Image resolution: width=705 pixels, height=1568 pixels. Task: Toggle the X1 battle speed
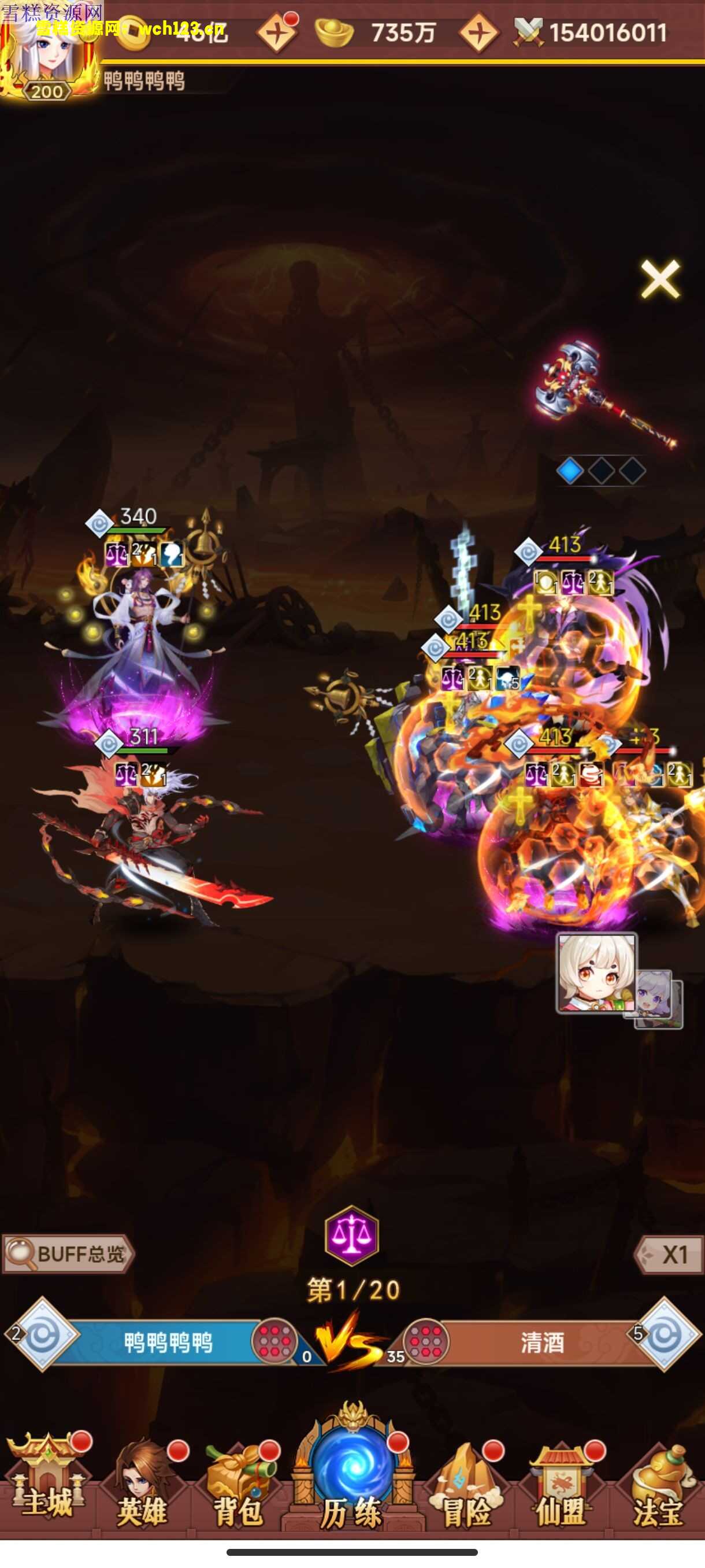pos(669,1254)
